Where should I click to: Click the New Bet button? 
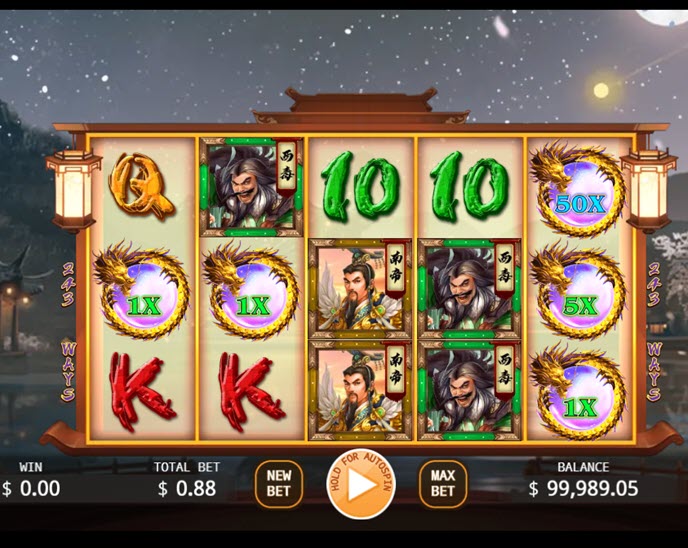point(278,484)
